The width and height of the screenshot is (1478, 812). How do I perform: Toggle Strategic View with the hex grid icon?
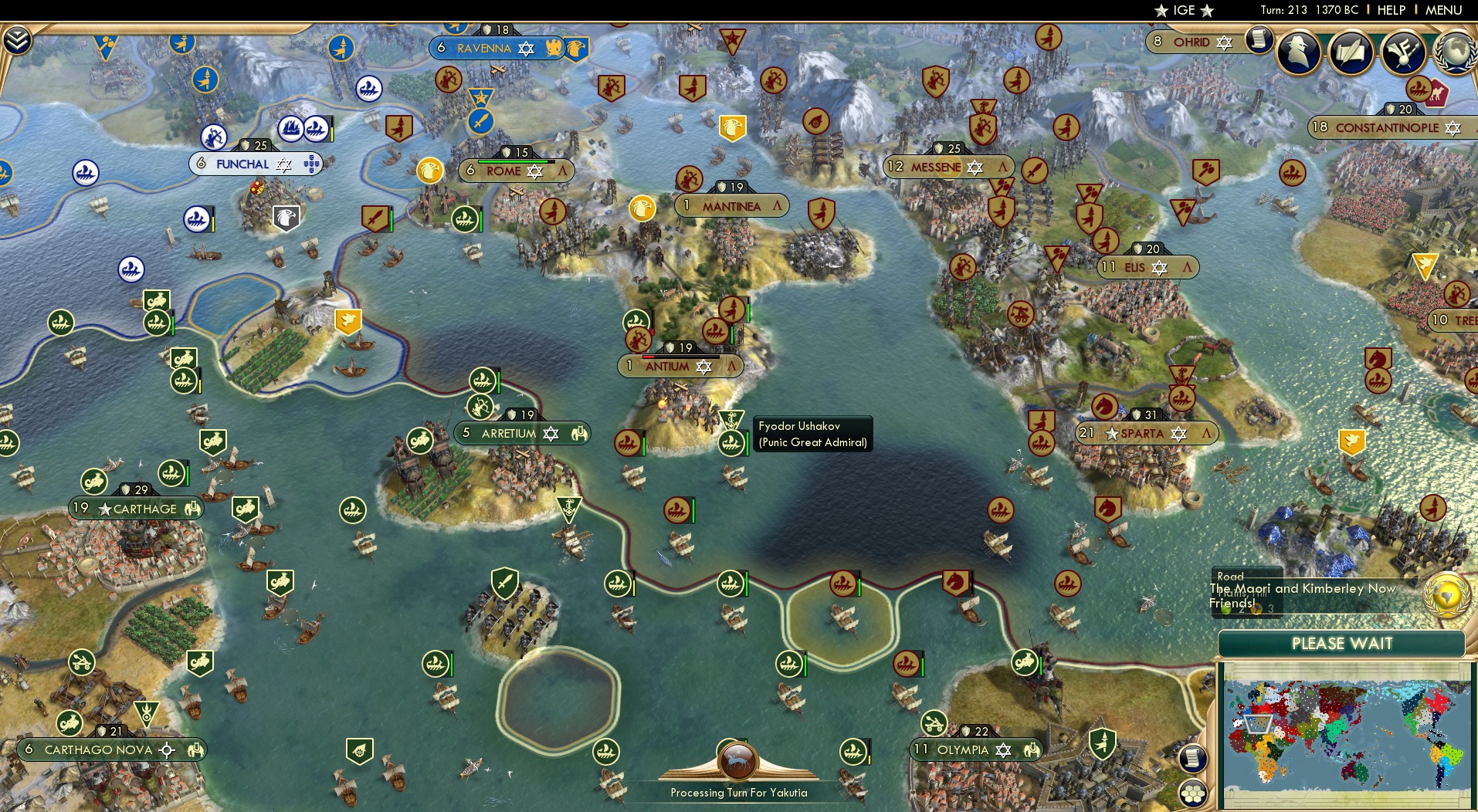point(1192,793)
